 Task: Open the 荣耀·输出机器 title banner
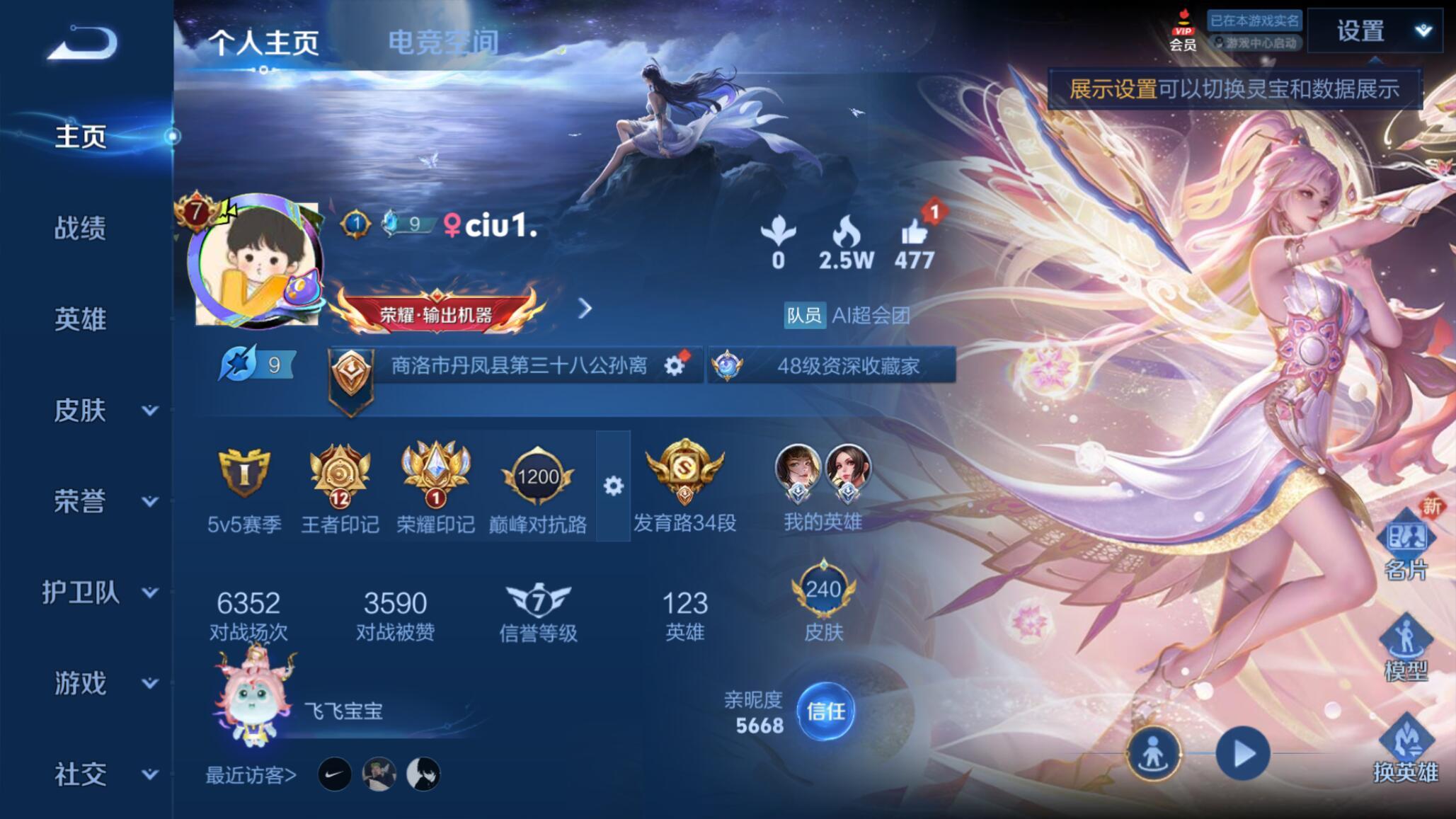pyautogui.click(x=436, y=314)
